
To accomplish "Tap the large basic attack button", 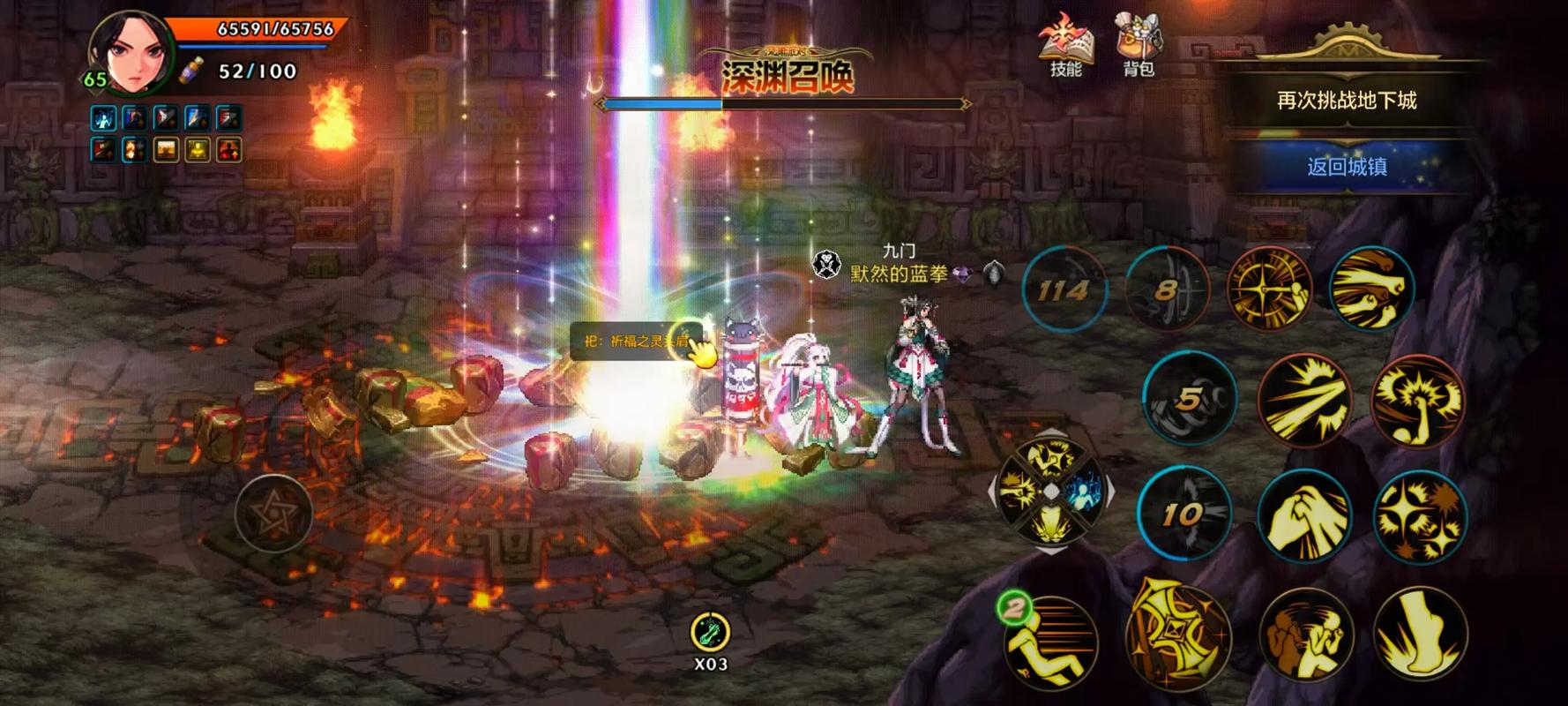I will pos(1176,631).
